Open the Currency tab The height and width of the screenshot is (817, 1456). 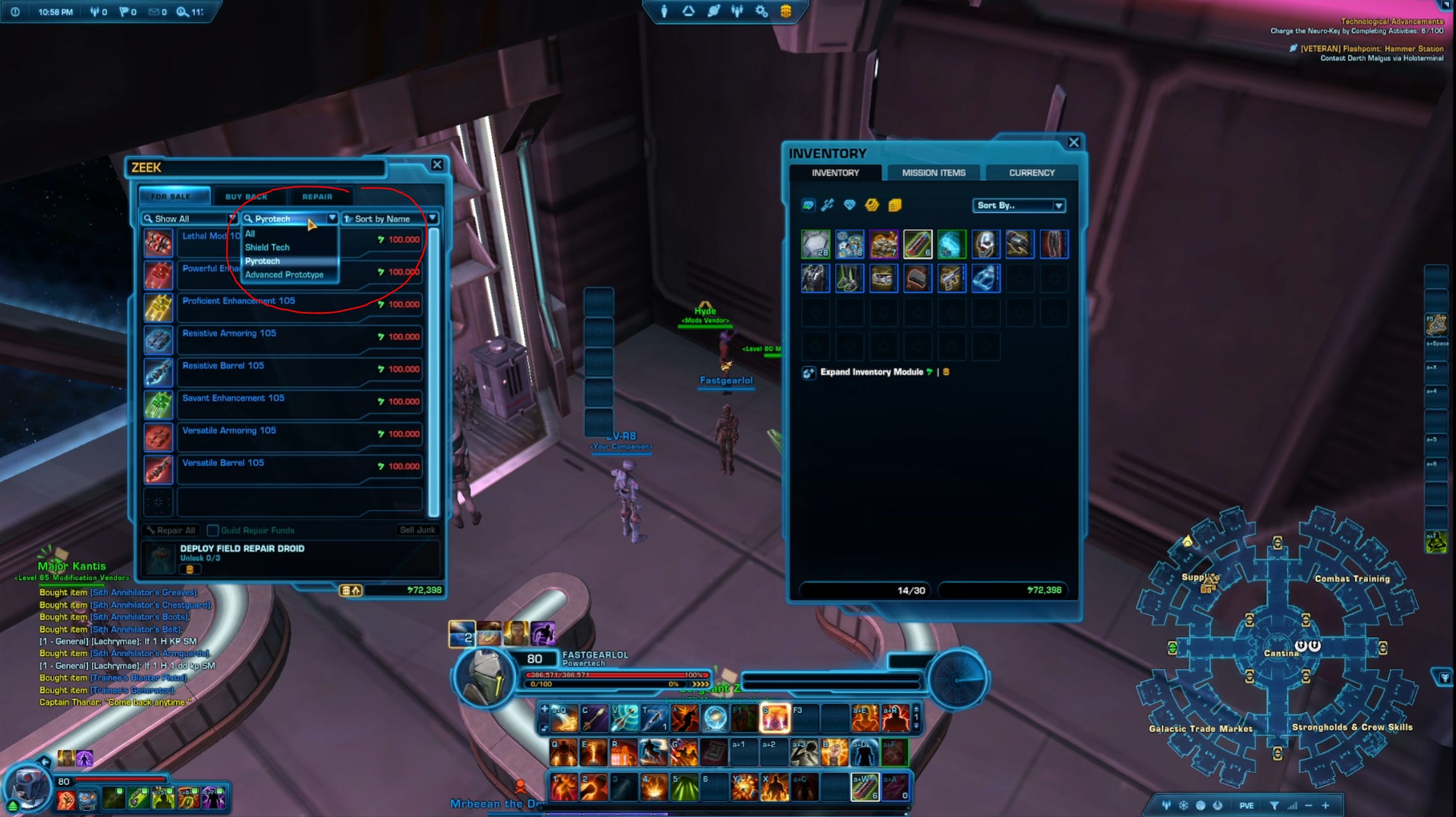1032,172
